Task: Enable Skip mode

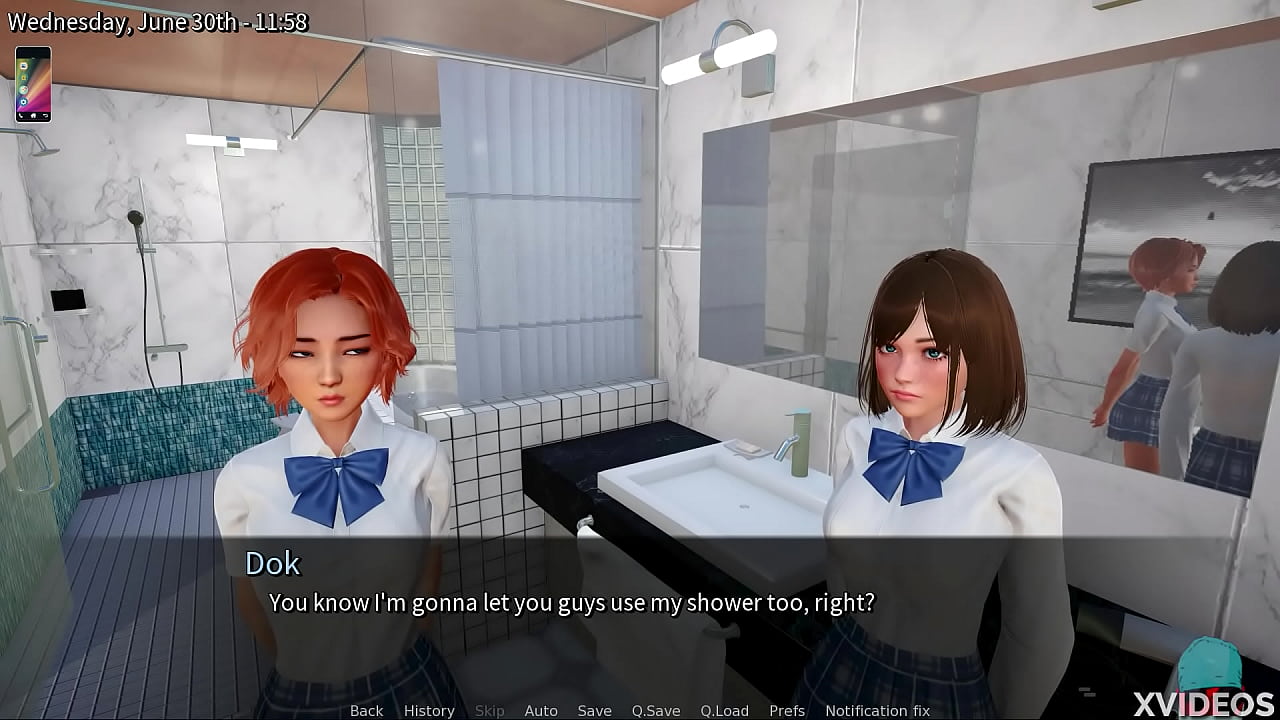Action: [490, 710]
